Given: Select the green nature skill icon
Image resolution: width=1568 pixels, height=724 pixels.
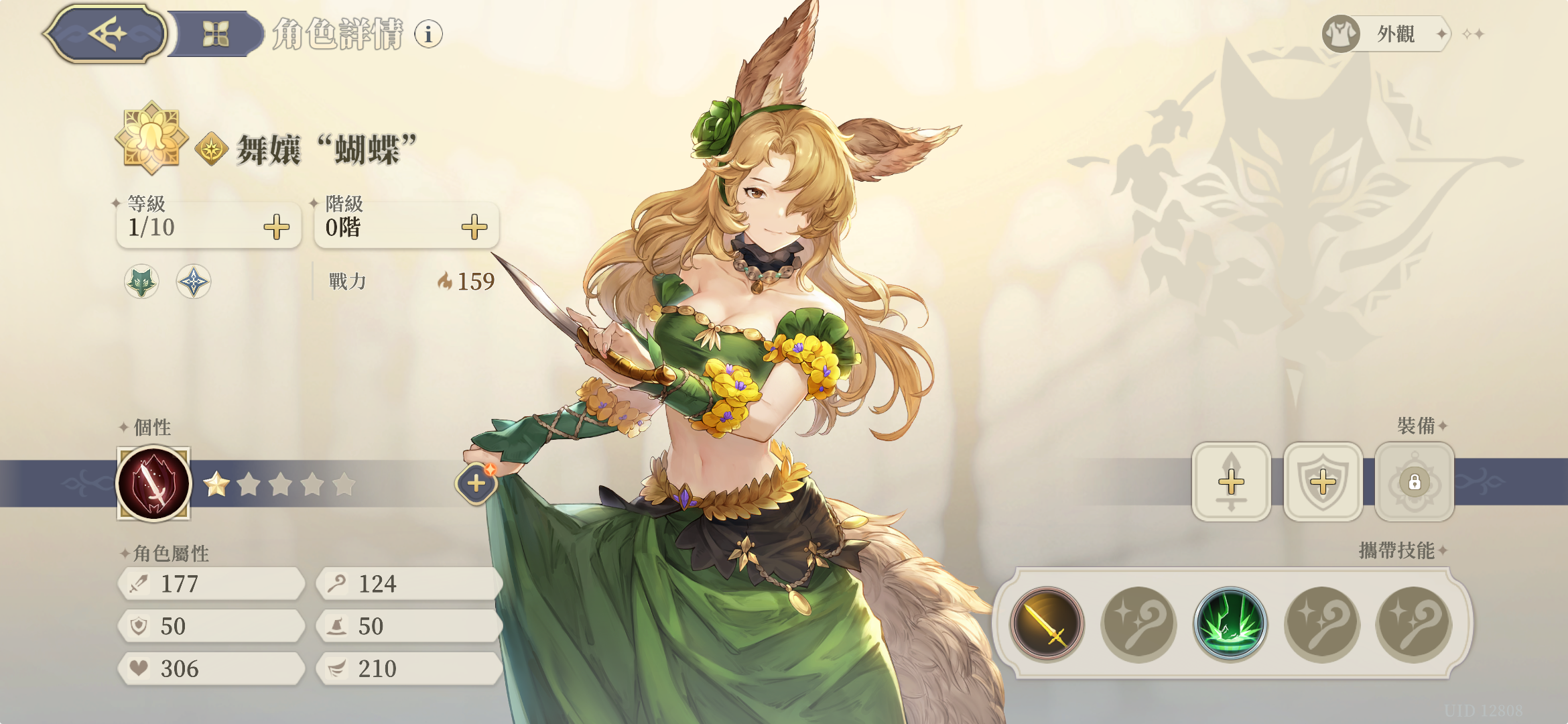Looking at the screenshot, I should 1230,623.
